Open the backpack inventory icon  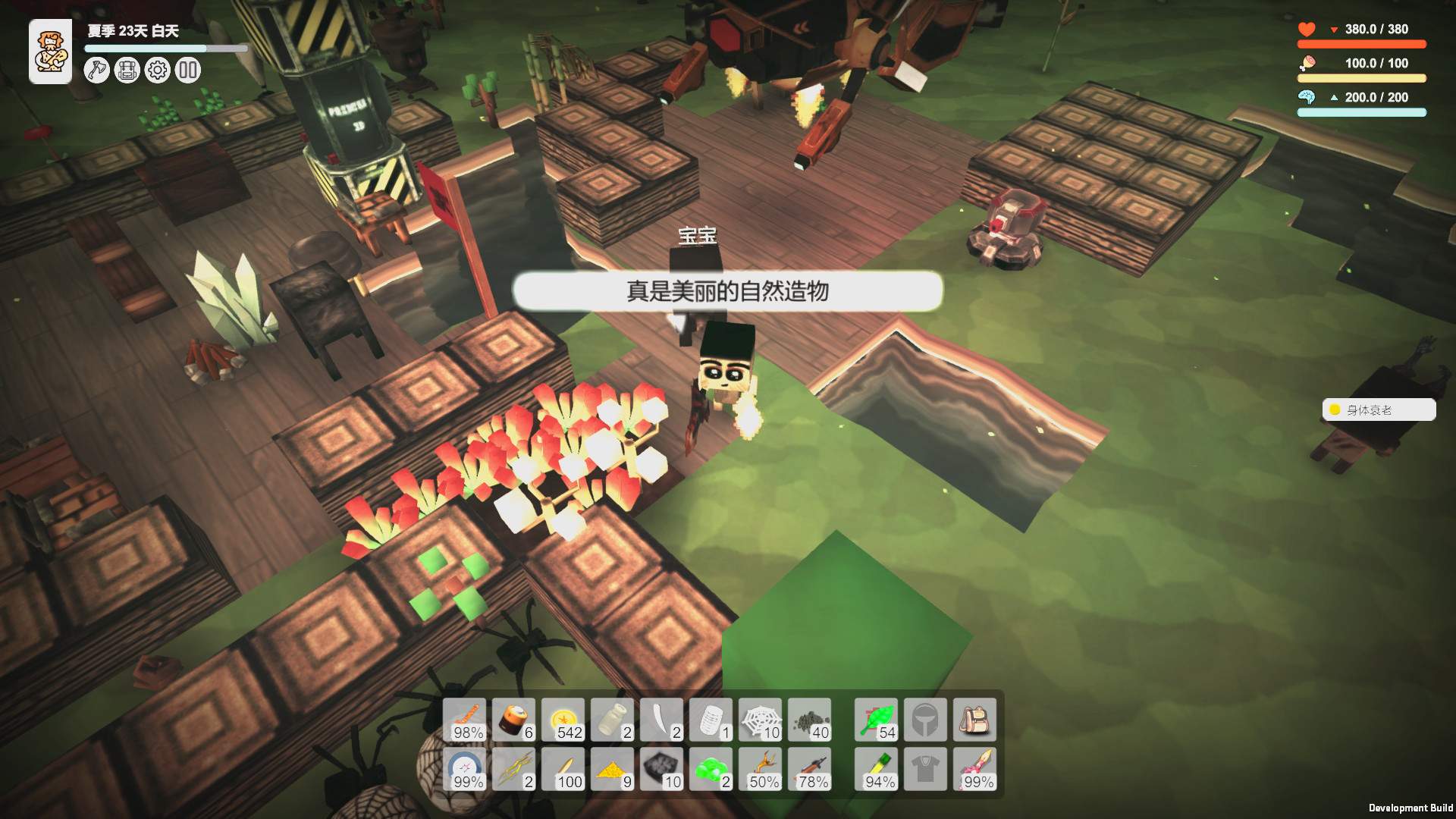pyautogui.click(x=127, y=70)
